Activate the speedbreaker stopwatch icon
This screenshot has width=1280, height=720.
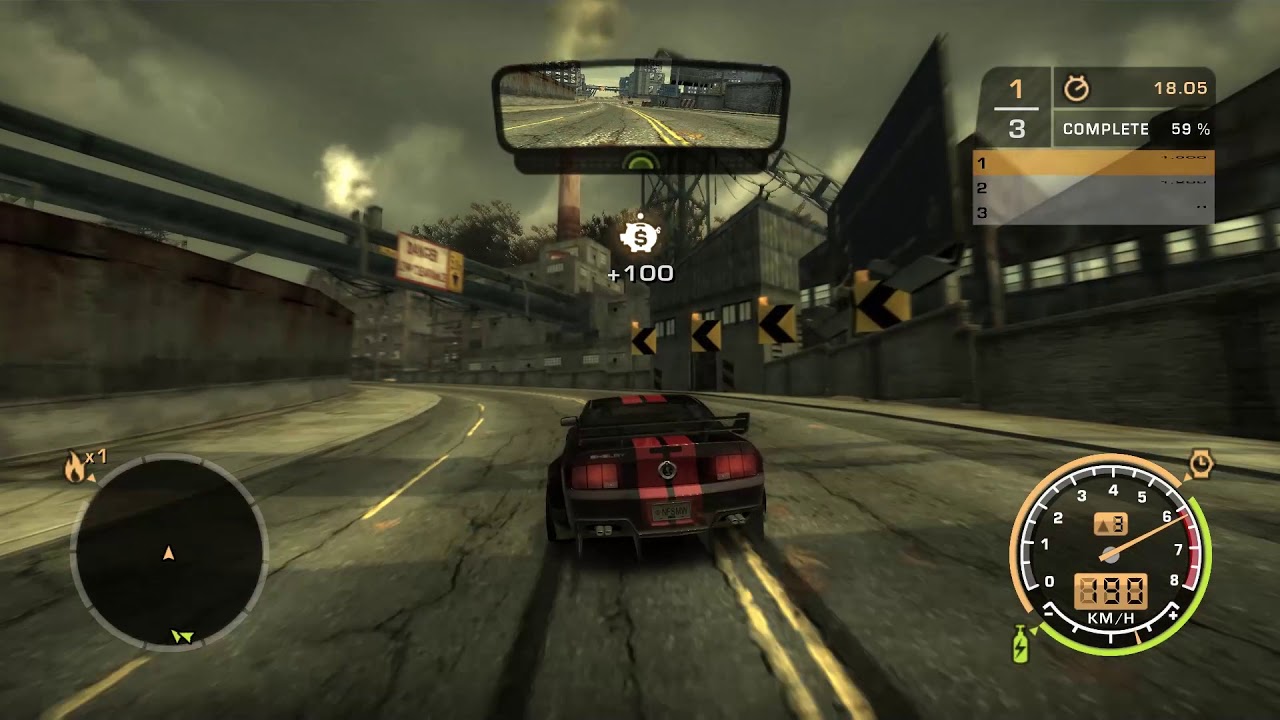tap(1200, 464)
